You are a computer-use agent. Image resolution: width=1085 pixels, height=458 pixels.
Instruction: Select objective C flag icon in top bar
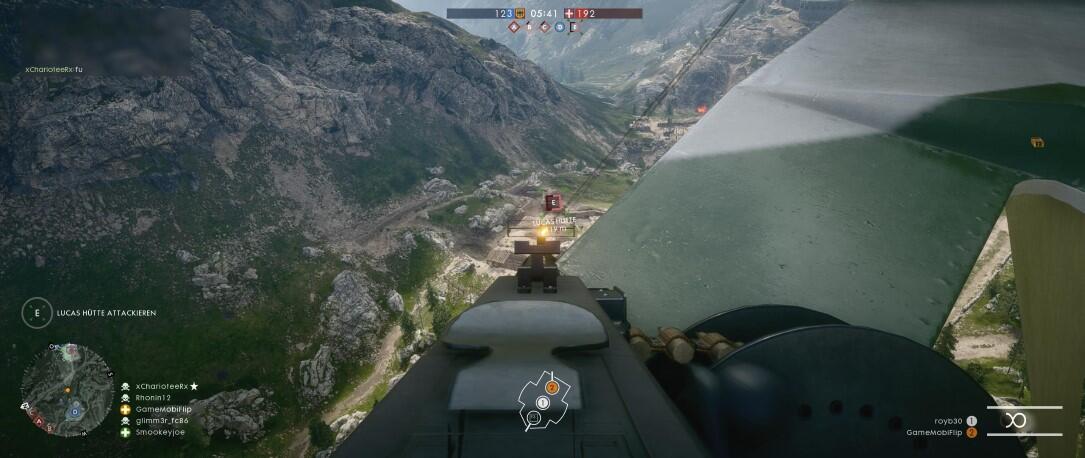[544, 28]
